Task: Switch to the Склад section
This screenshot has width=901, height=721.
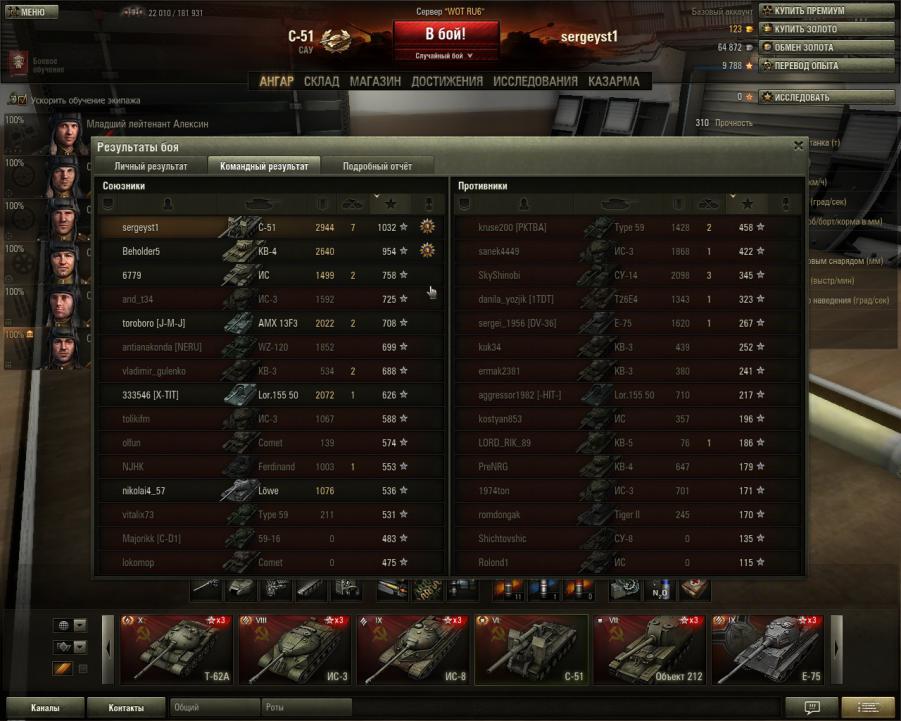Action: [x=322, y=81]
